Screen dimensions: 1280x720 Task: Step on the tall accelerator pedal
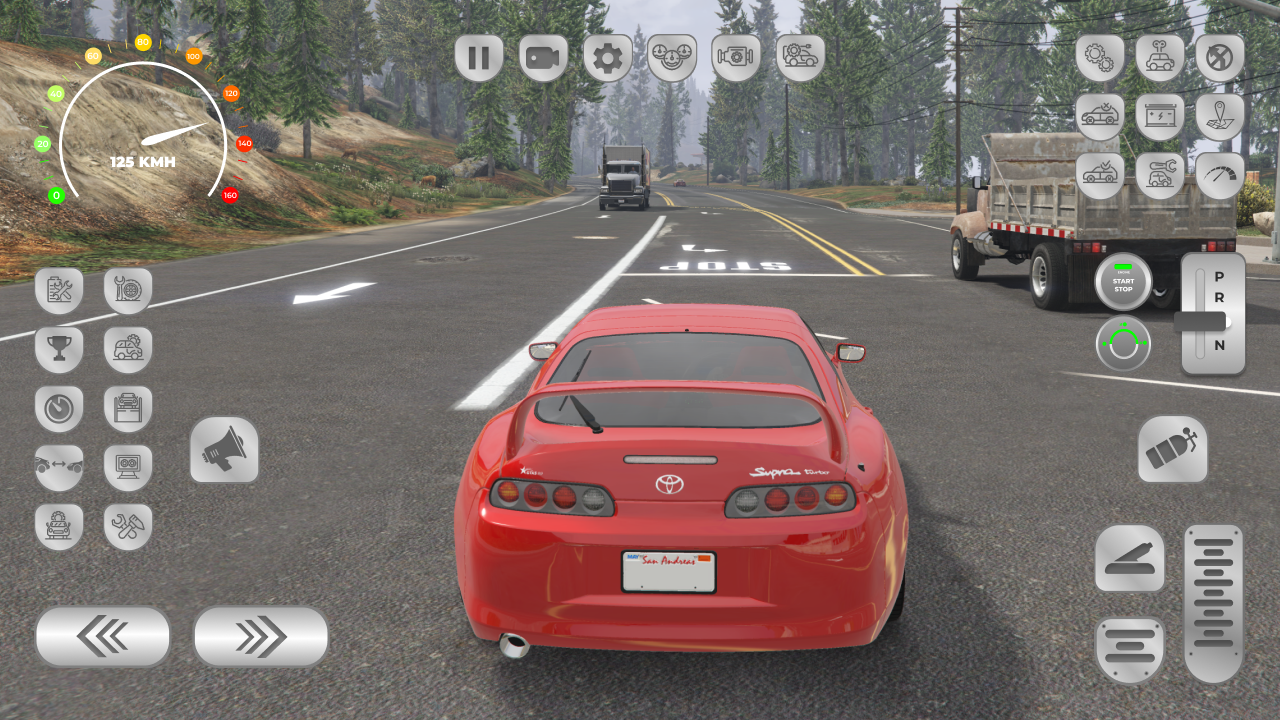pyautogui.click(x=1214, y=603)
